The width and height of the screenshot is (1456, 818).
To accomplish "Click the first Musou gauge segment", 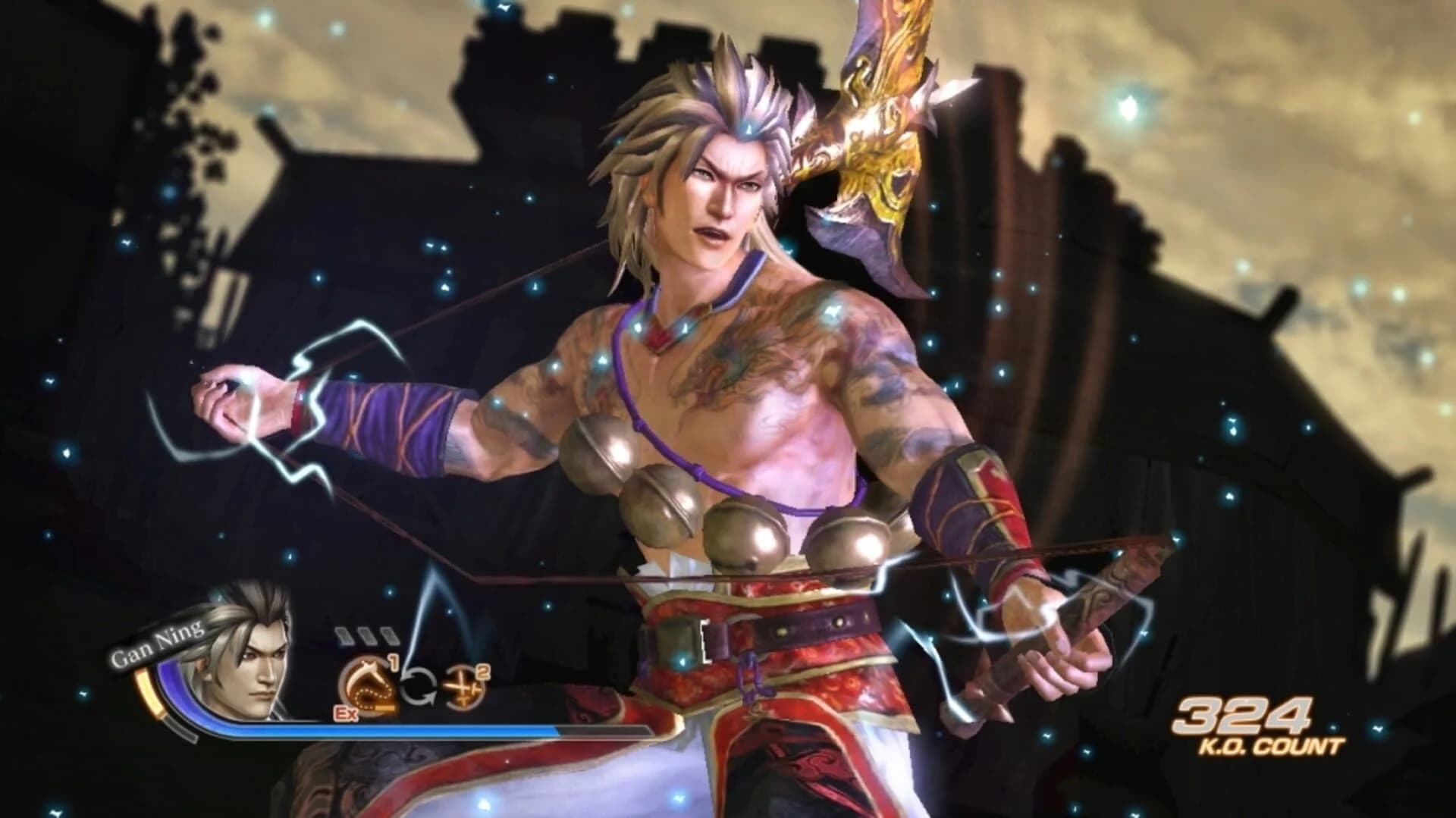I will point(344,635).
